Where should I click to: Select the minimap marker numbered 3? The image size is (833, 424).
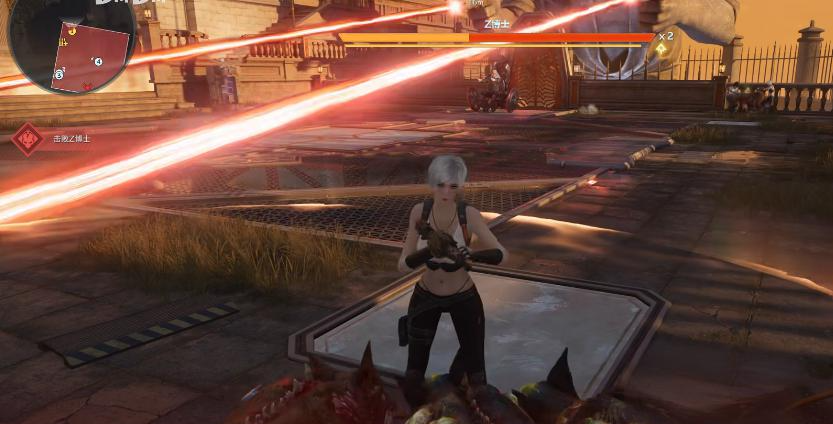click(x=59, y=74)
